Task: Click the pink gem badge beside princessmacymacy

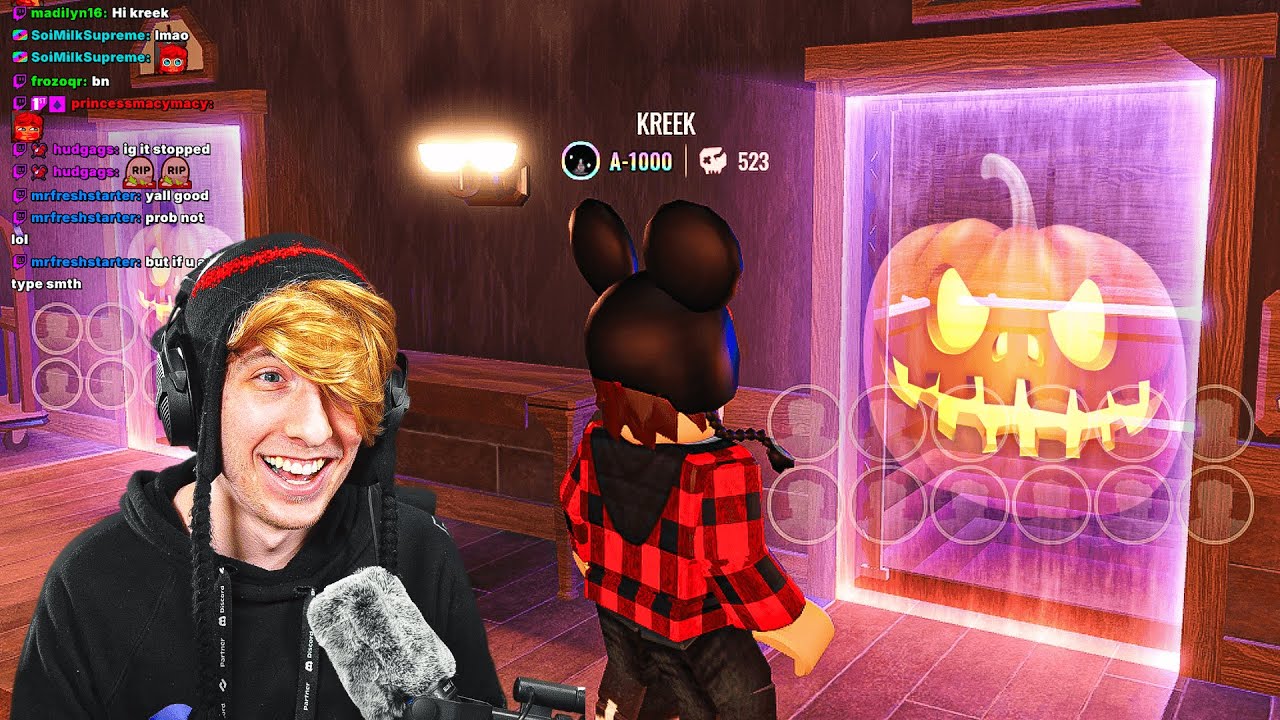Action: click(x=56, y=102)
